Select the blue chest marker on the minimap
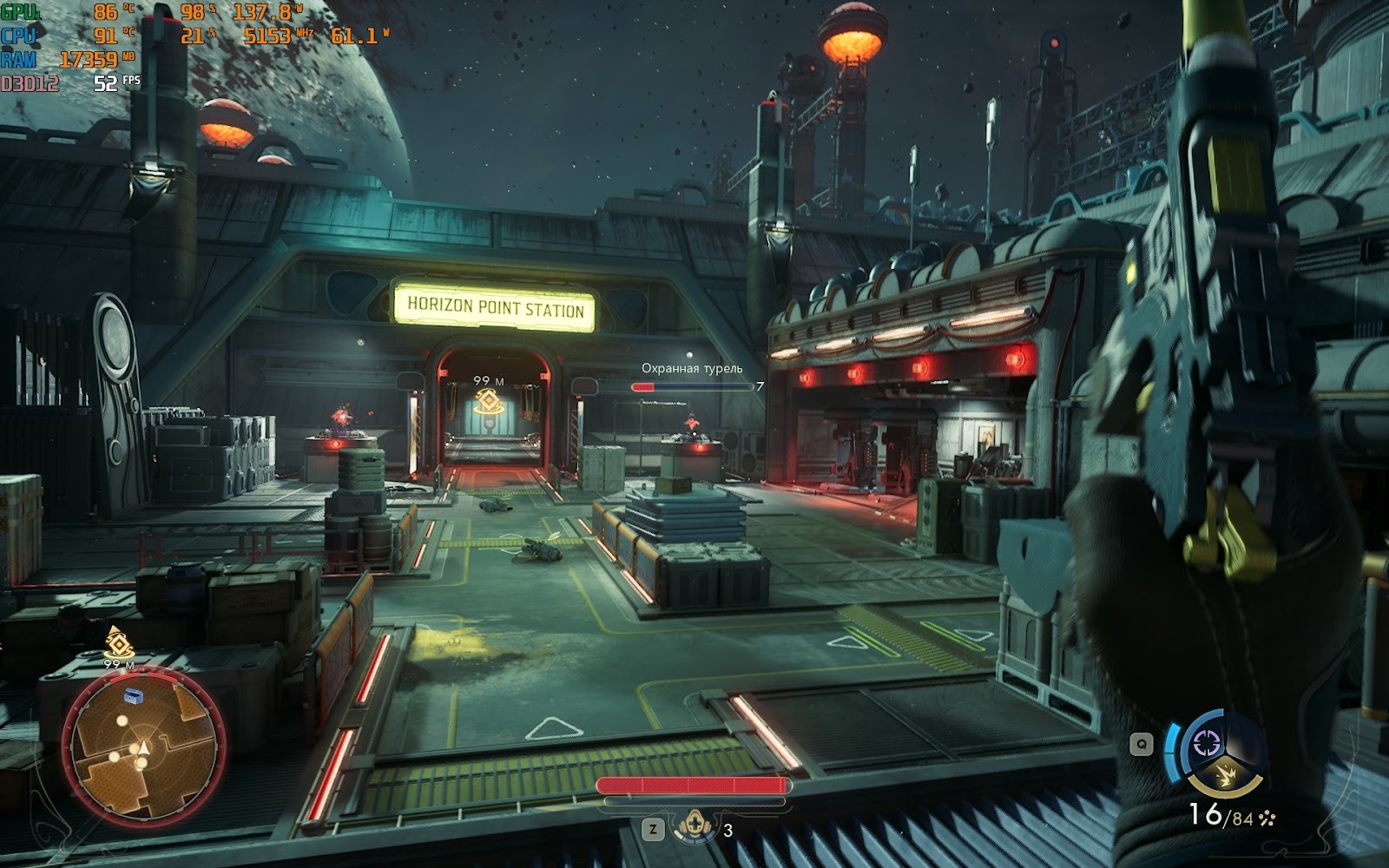Image resolution: width=1389 pixels, height=868 pixels. pos(135,694)
